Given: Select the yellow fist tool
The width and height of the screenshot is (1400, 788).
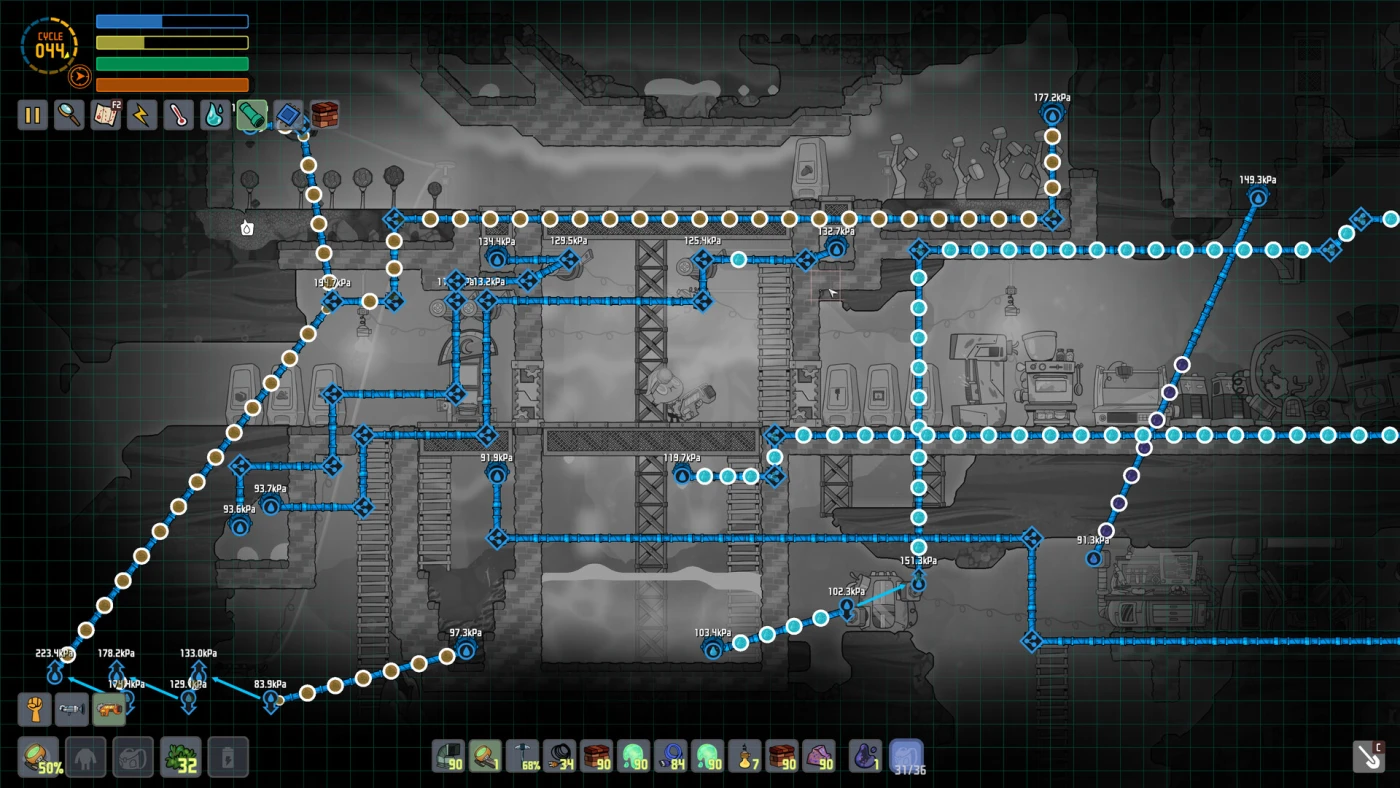Looking at the screenshot, I should [x=35, y=709].
